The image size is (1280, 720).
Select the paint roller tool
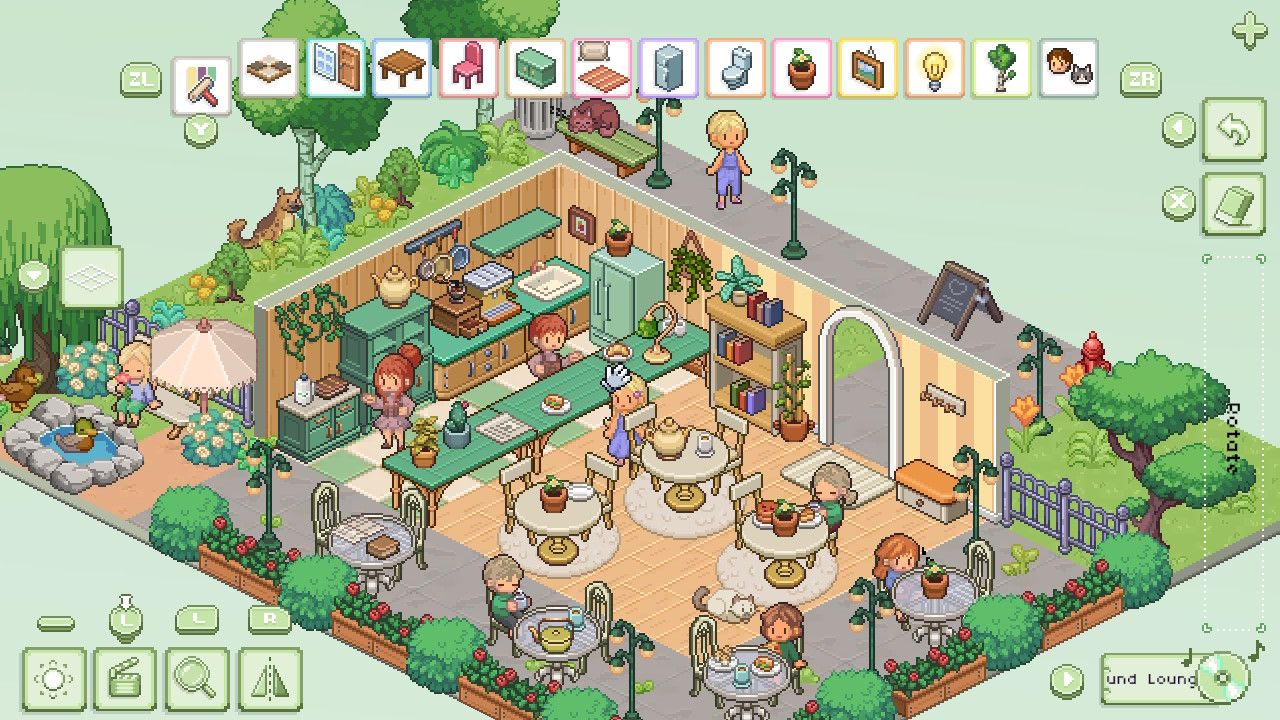pyautogui.click(x=202, y=86)
